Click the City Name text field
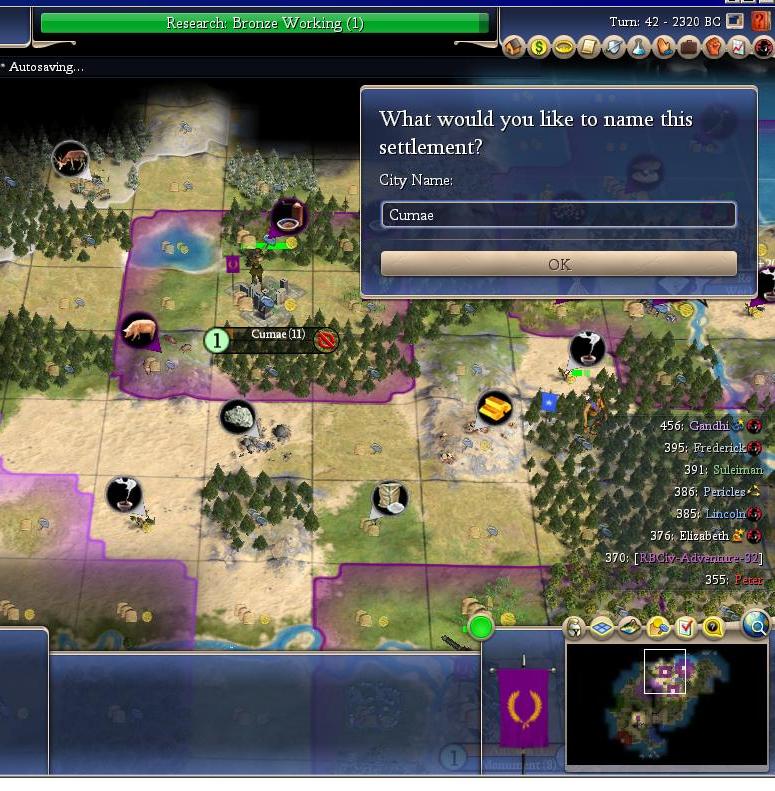 [558, 215]
